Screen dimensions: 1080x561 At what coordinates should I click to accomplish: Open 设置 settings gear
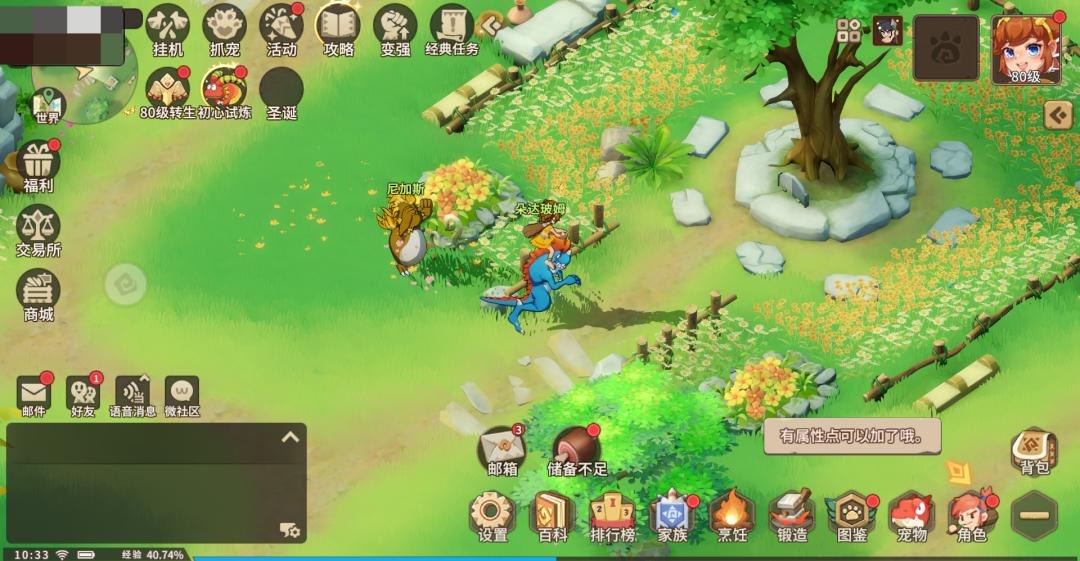coord(493,514)
